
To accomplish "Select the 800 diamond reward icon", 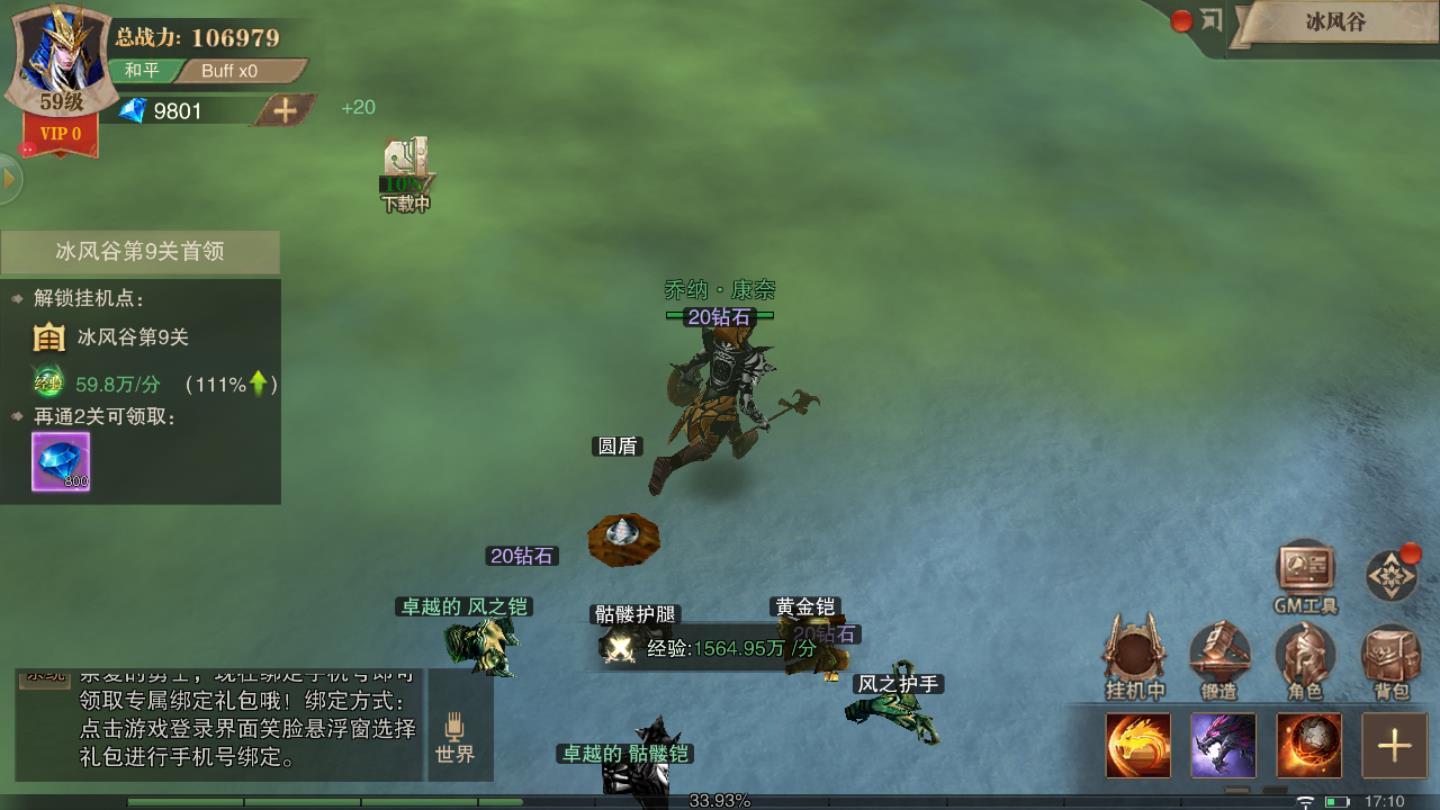I will click(61, 462).
